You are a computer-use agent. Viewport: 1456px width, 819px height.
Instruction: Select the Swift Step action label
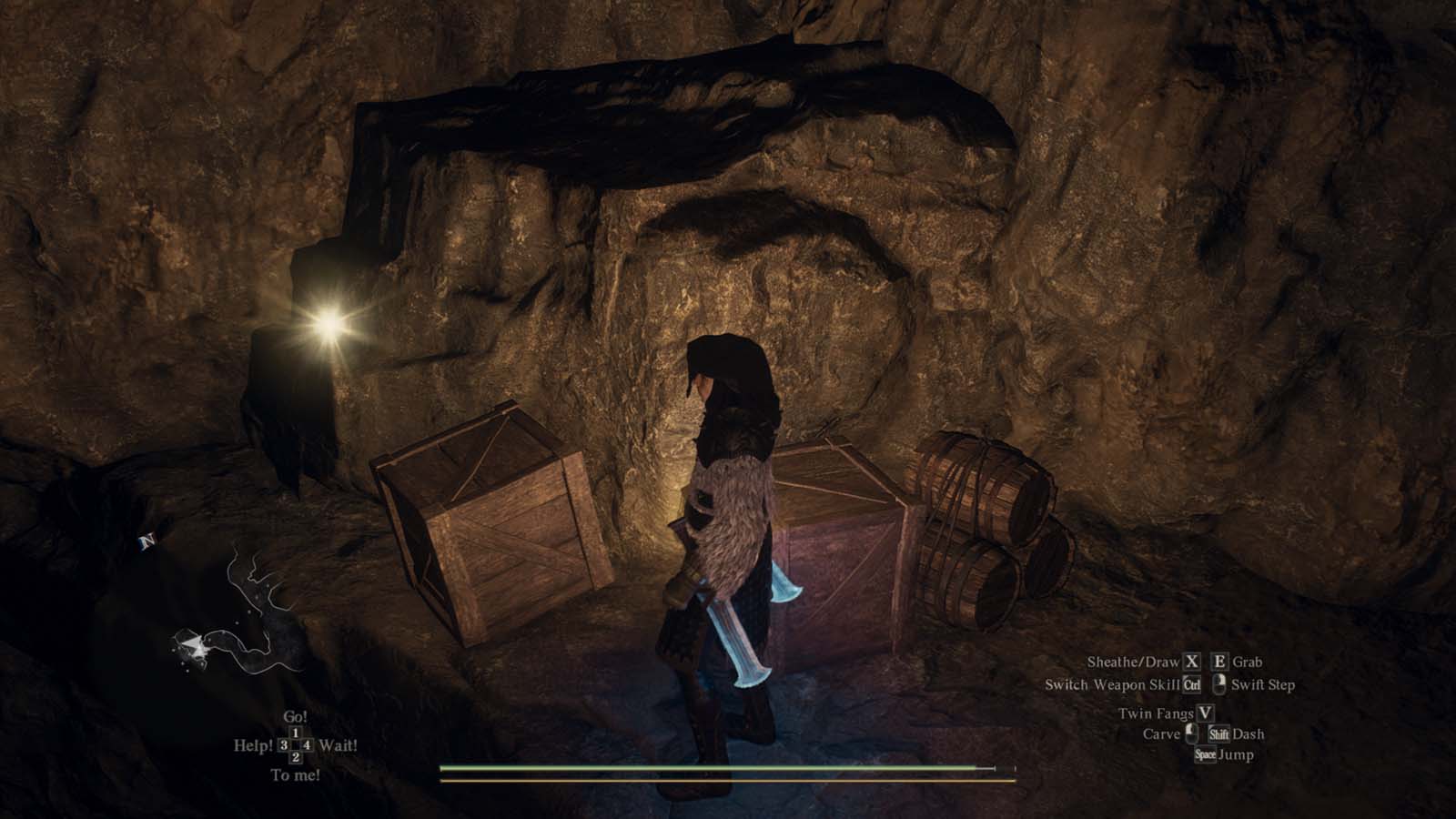(1265, 686)
